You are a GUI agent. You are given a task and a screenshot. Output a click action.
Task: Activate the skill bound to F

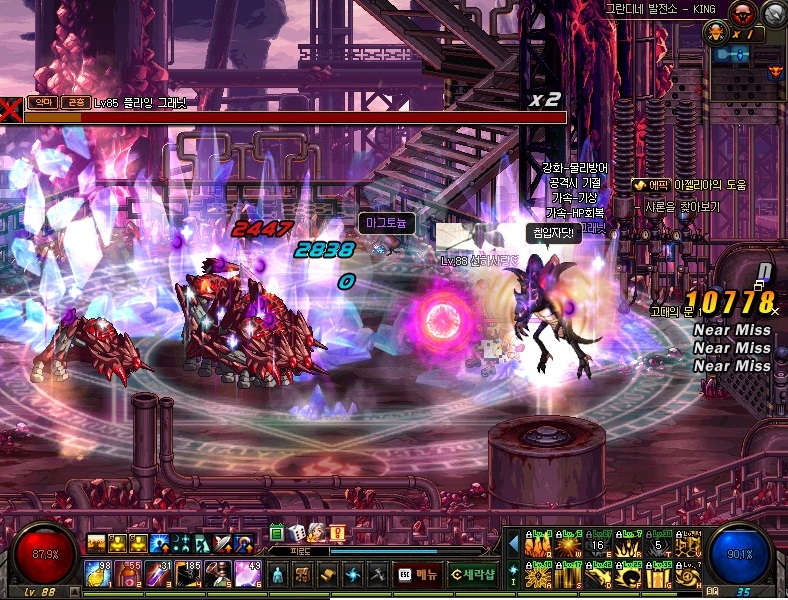click(x=629, y=575)
